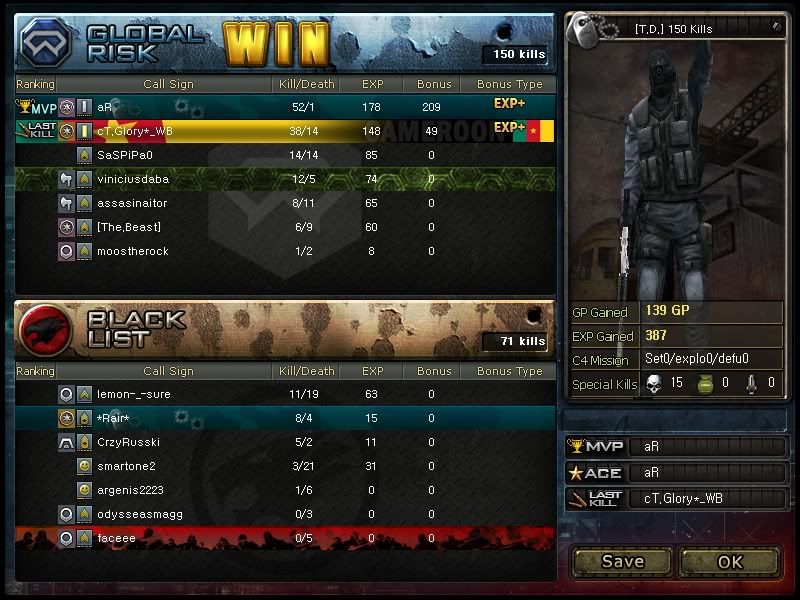Pick the assasinaitor player row

(x=132, y=203)
